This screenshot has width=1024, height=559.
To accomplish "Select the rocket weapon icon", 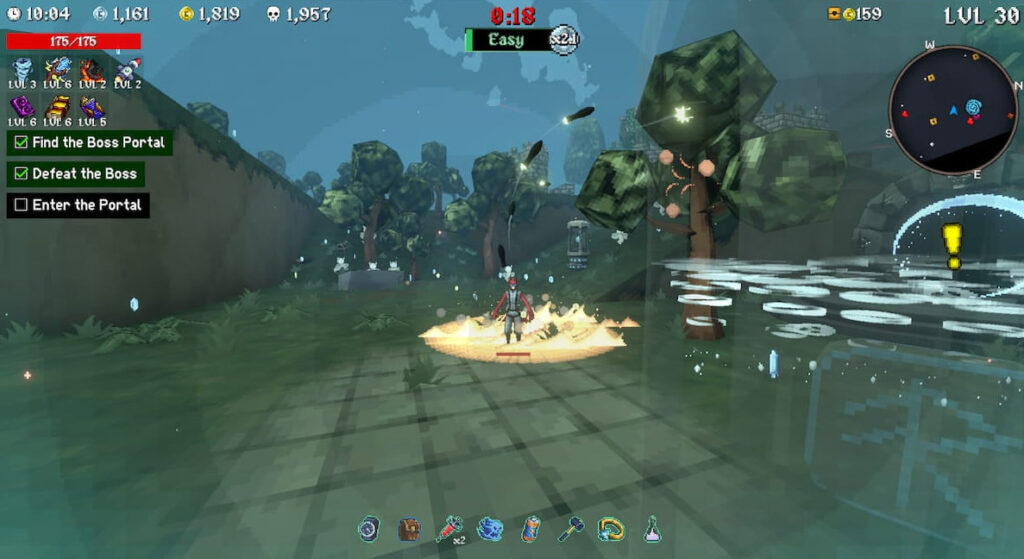I will pyautogui.click(x=127, y=68).
